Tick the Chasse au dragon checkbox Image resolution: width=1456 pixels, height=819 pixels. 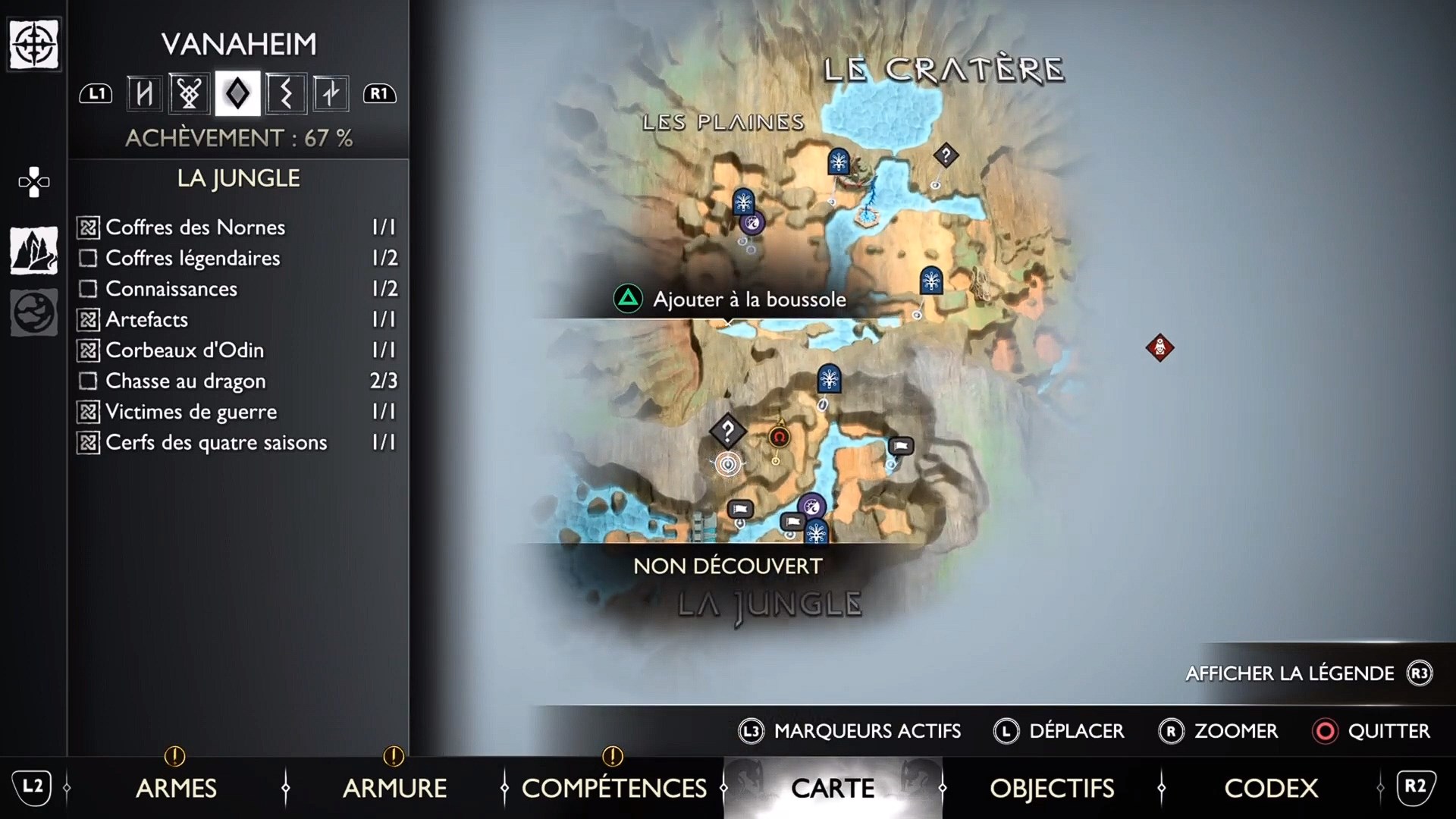86,381
